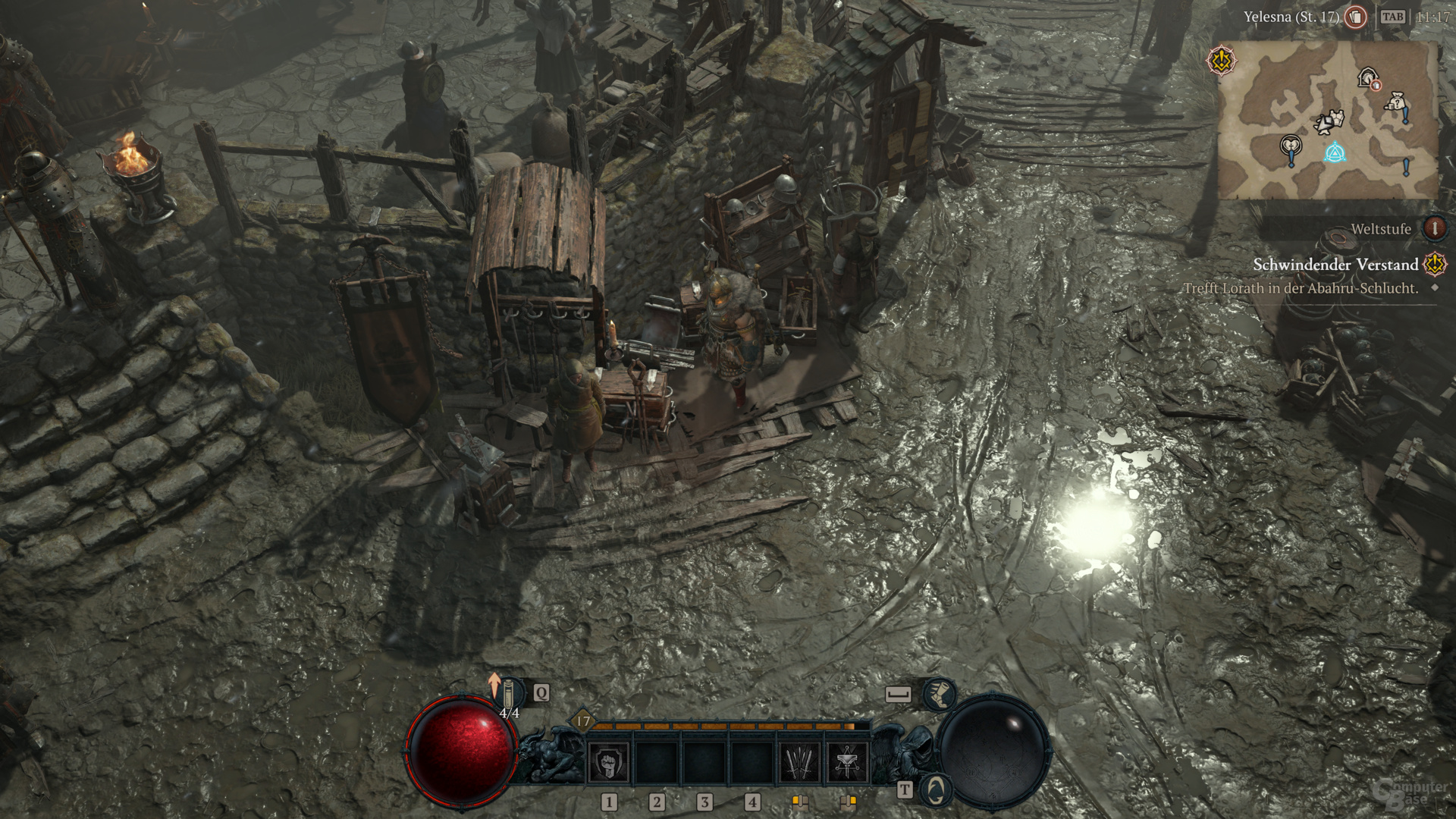Trigger the winged boot evade icon
The width and height of the screenshot is (1456, 819).
coord(939,694)
